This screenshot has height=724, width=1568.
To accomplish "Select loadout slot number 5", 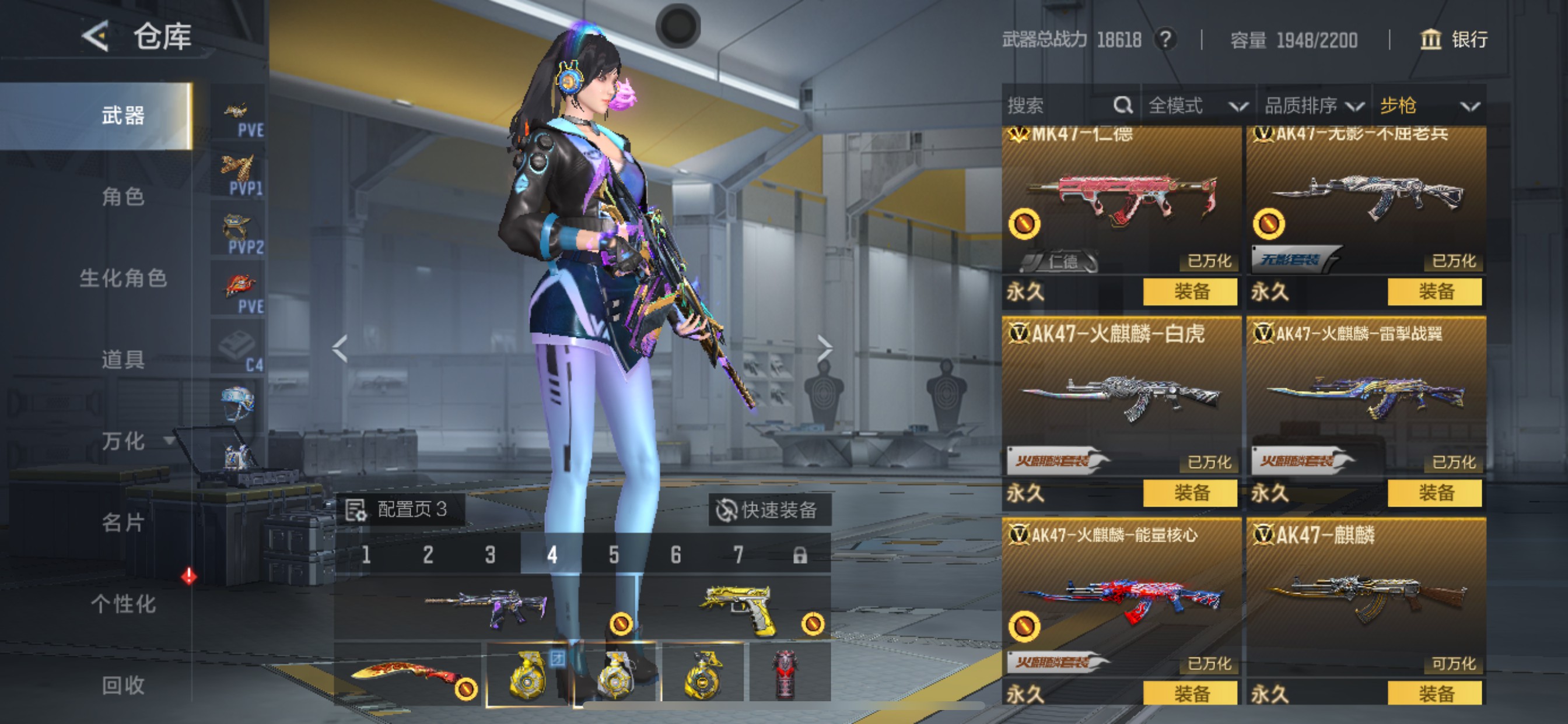I will 614,555.
